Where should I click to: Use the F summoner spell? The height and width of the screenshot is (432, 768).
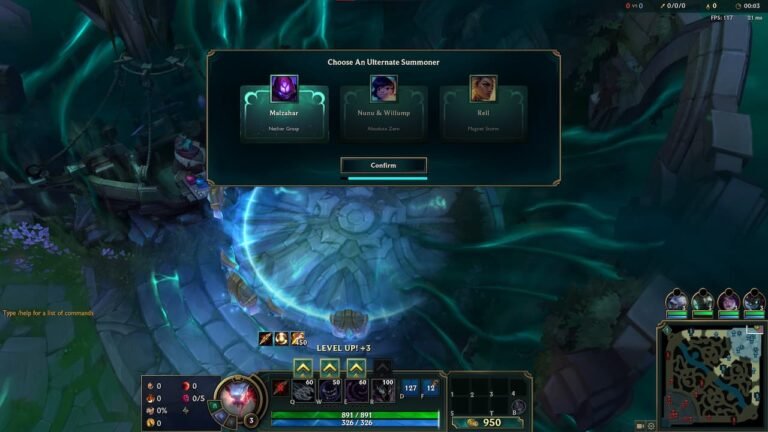click(430, 388)
